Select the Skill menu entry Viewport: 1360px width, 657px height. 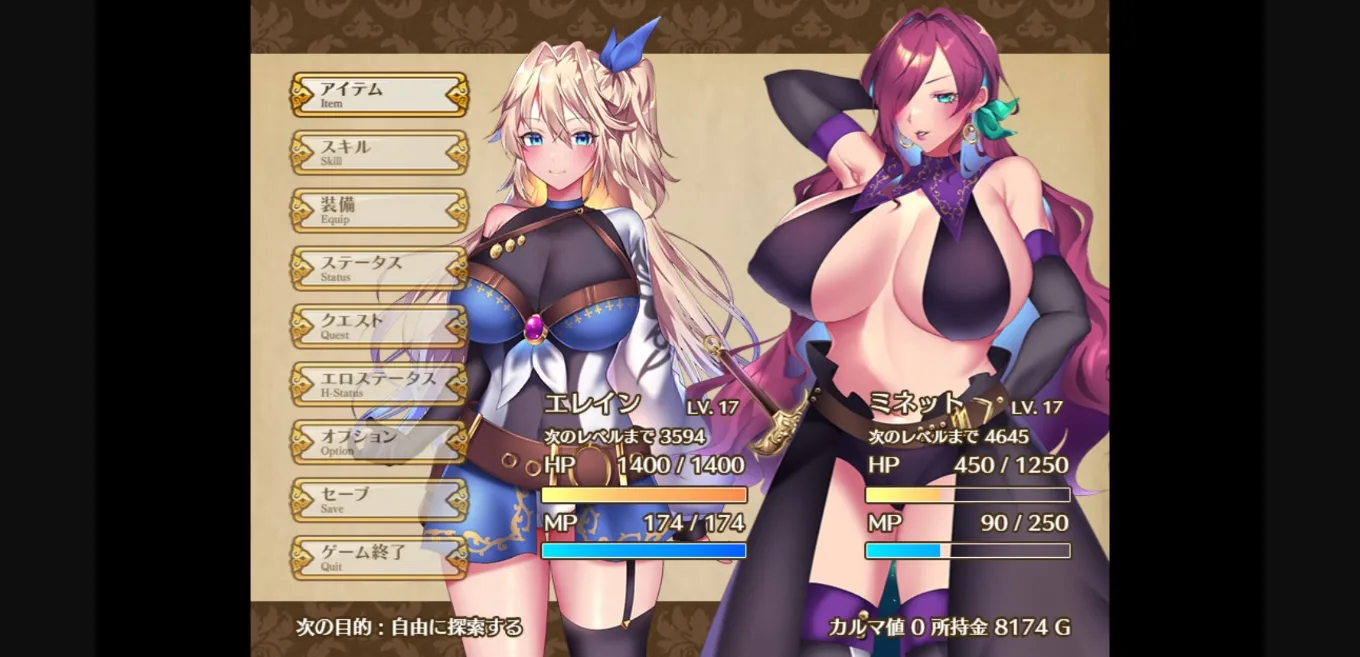point(379,153)
